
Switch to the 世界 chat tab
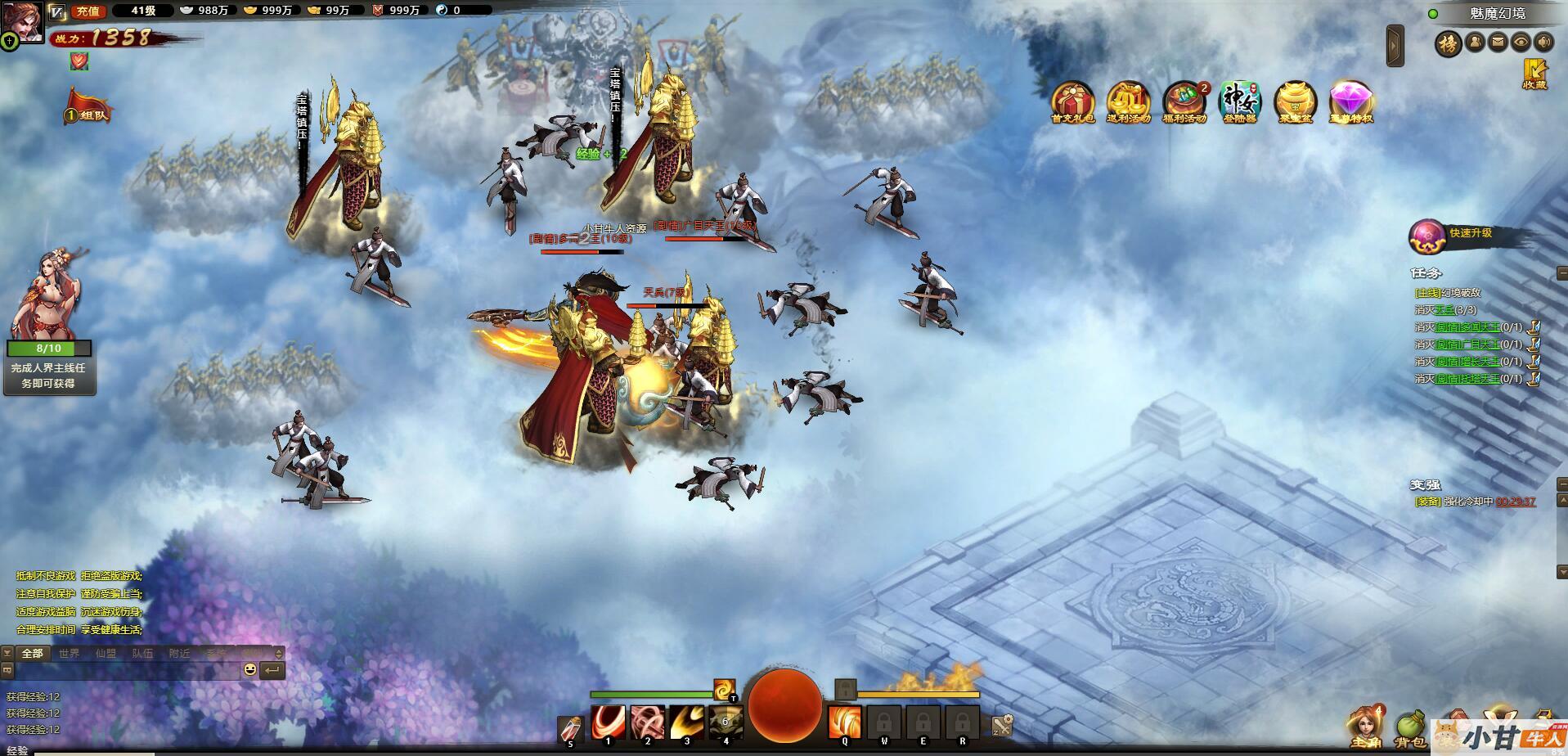(x=69, y=653)
